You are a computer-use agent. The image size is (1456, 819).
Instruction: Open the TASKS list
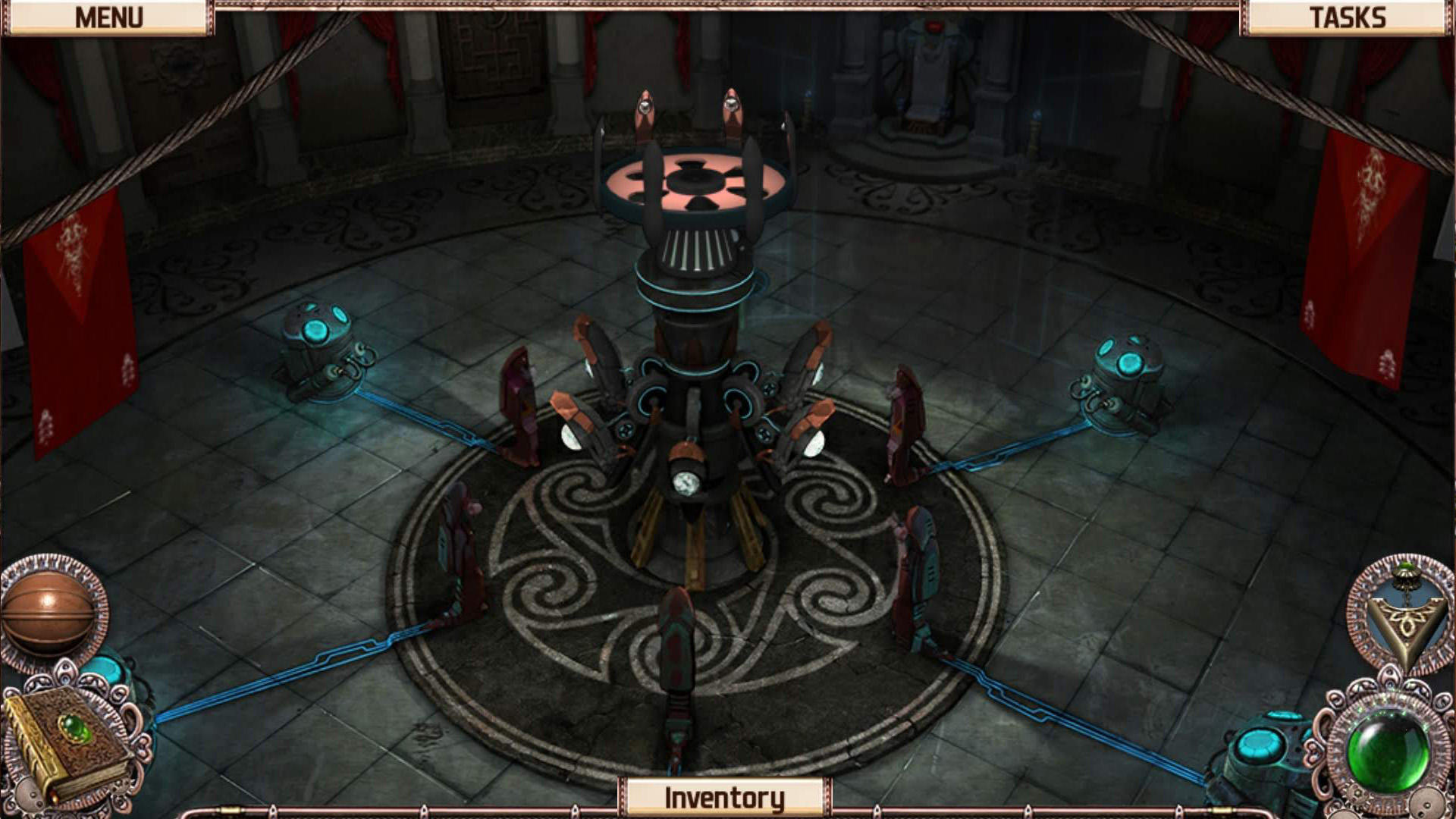pos(1350,15)
